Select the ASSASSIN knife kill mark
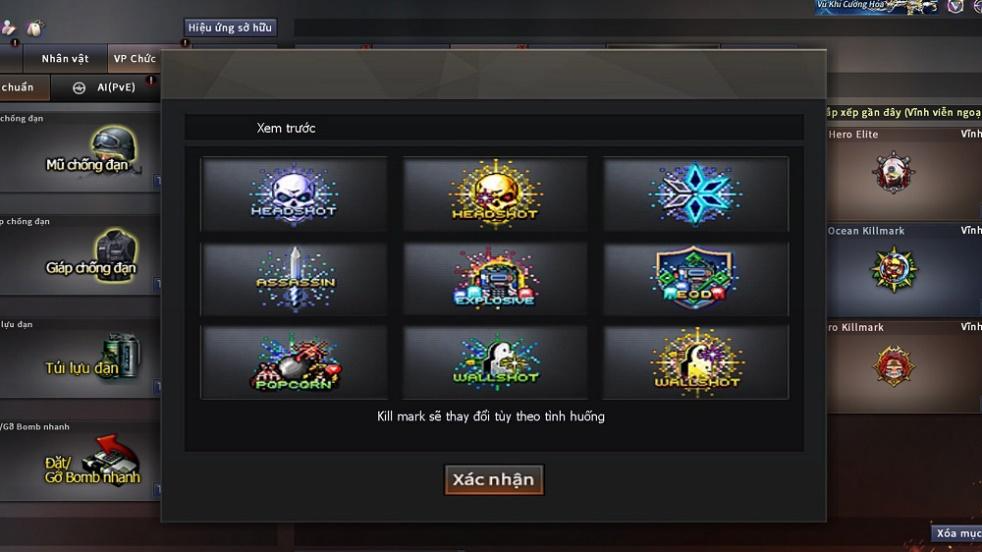 pos(294,277)
